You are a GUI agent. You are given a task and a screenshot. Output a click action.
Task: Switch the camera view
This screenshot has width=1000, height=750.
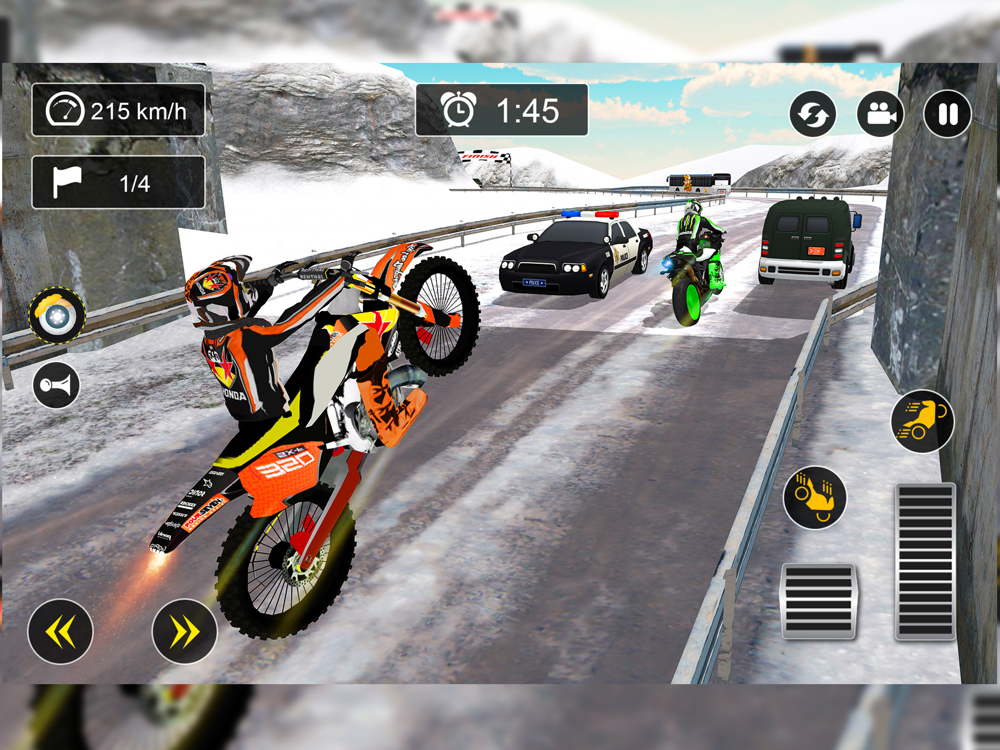(880, 114)
